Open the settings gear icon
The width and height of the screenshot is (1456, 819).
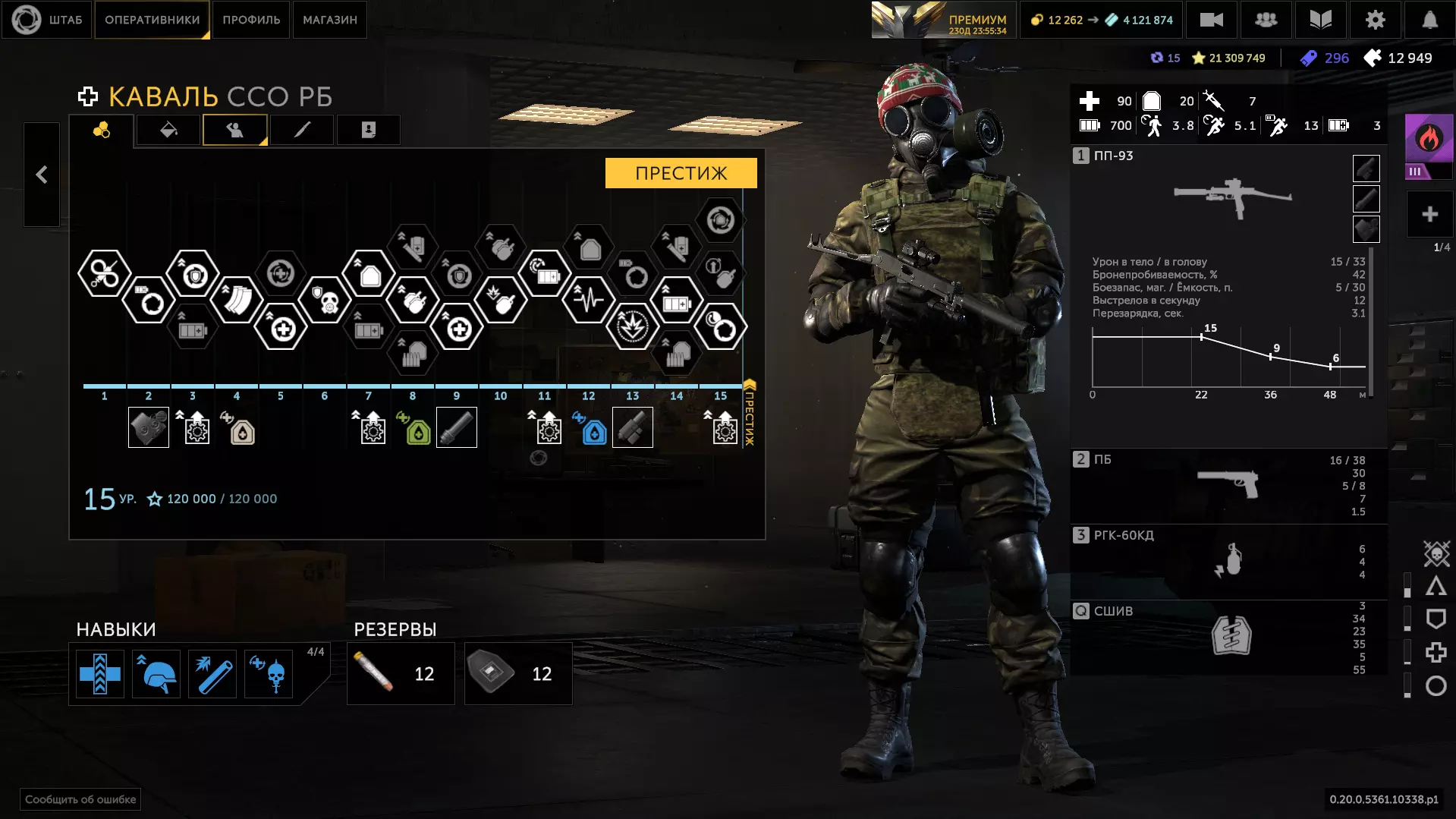(1375, 20)
